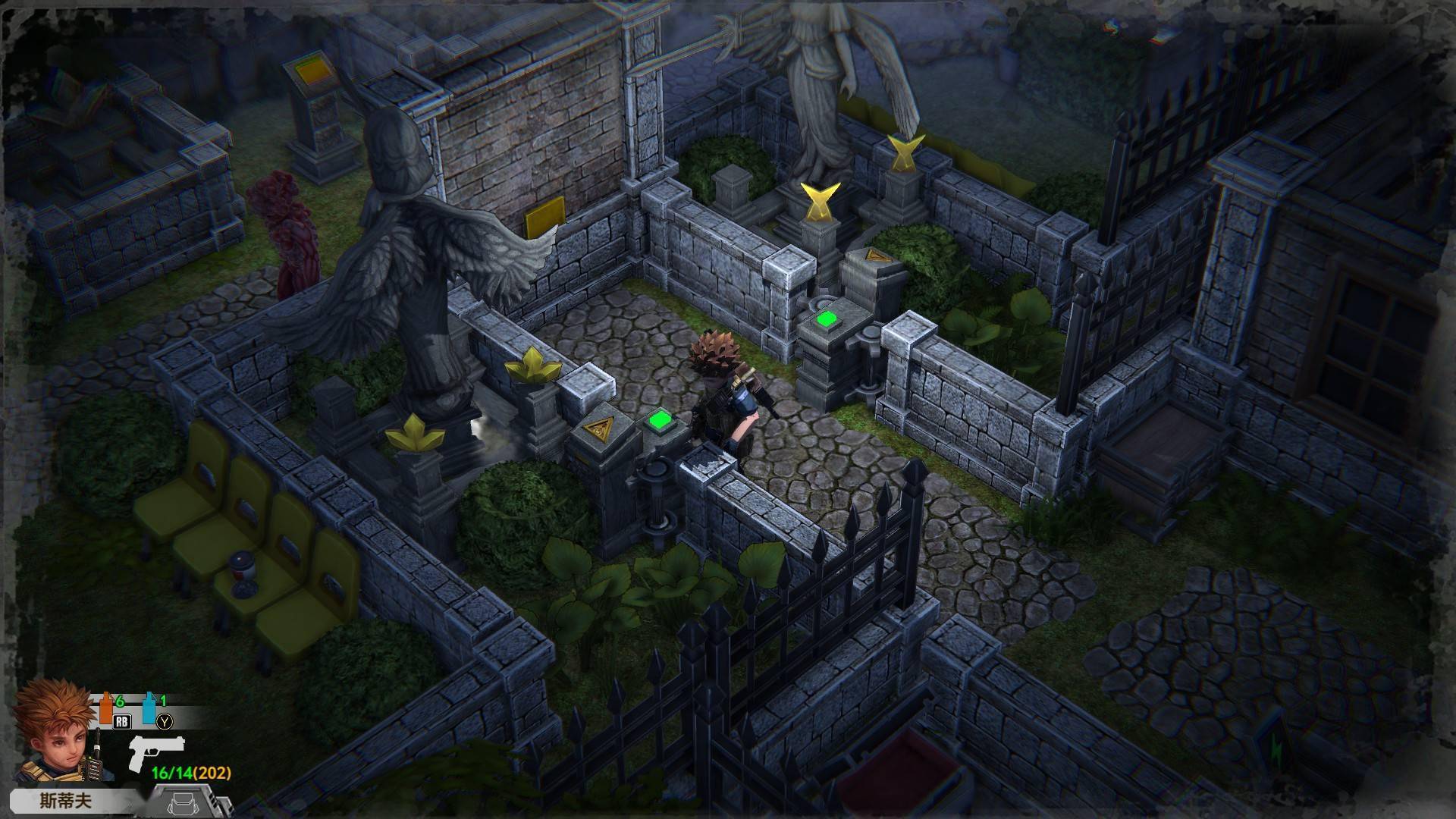Viewport: 1456px width, 819px height.
Task: Click Steve's character portrait
Action: coord(55,730)
